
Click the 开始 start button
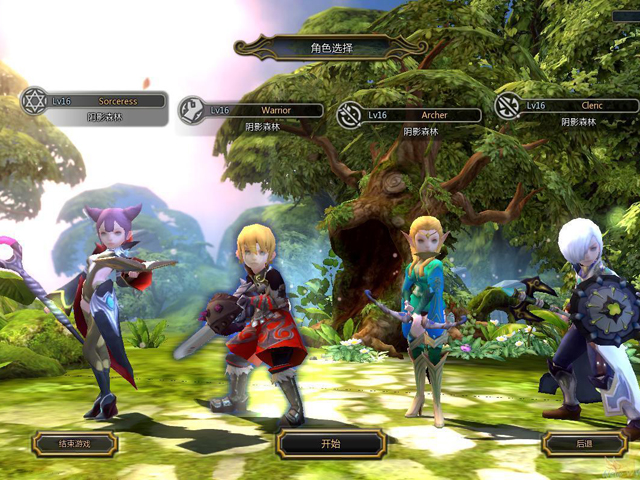click(x=331, y=443)
